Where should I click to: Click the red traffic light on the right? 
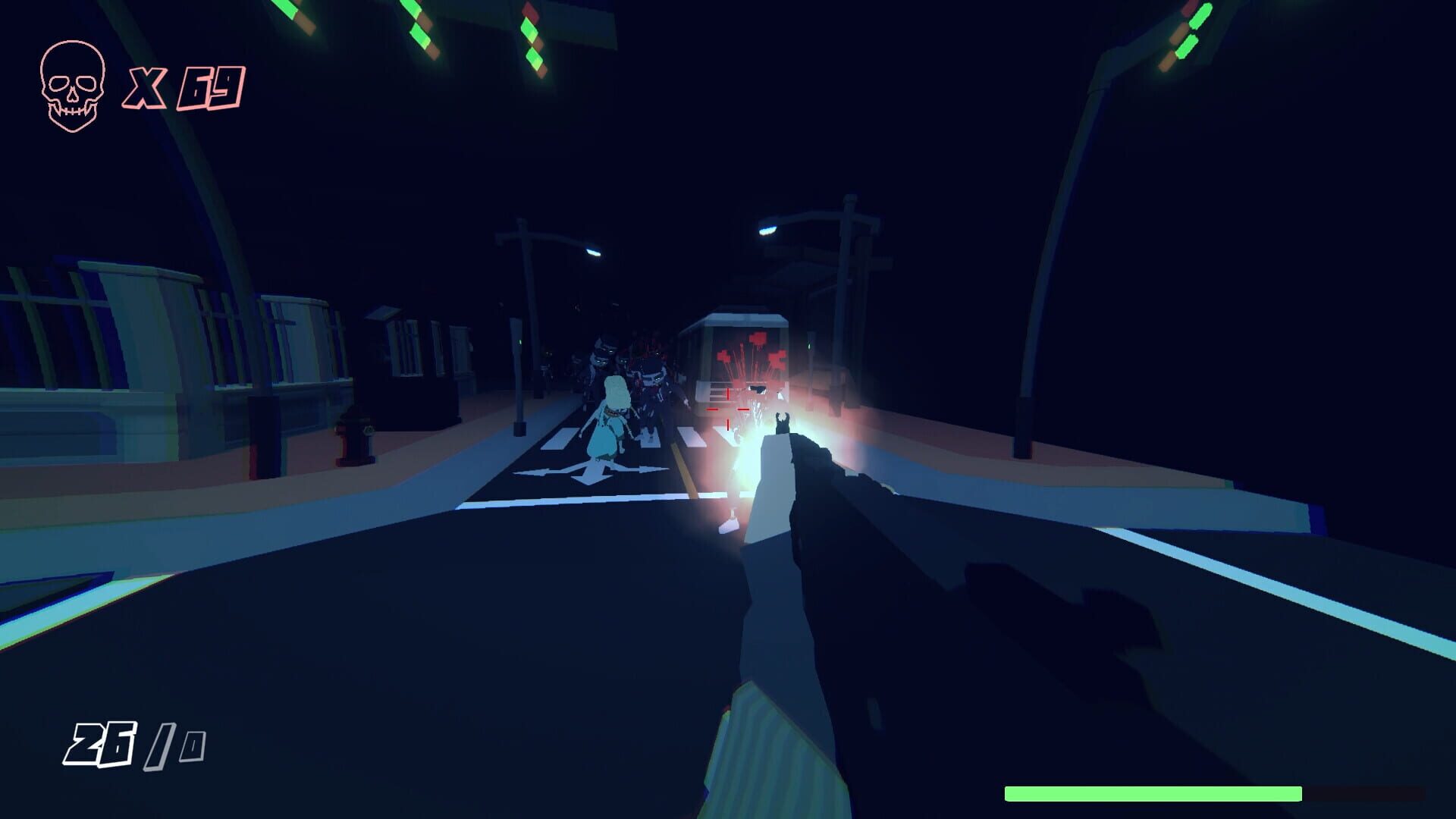click(1189, 9)
